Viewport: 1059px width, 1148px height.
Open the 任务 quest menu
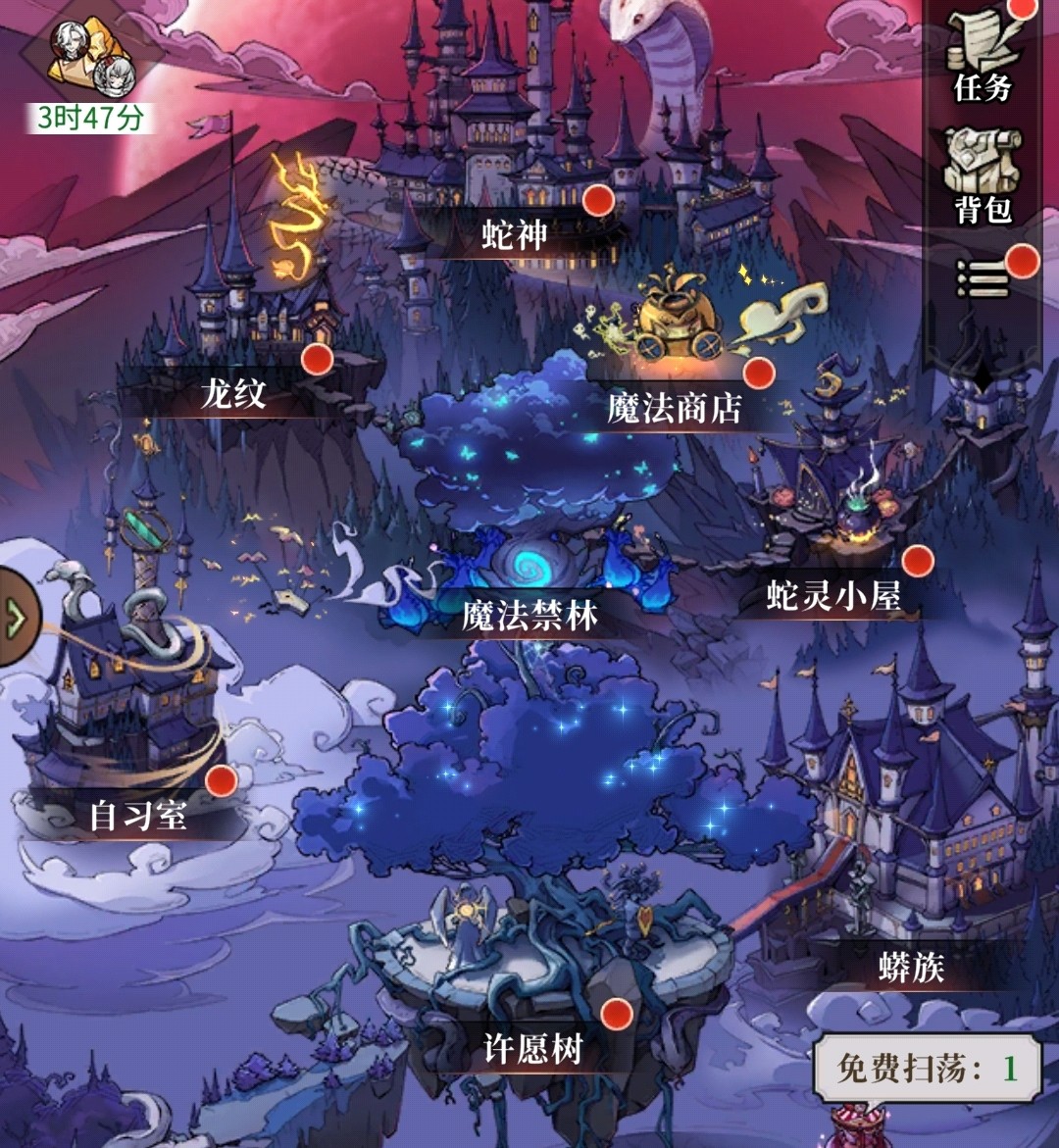click(982, 59)
